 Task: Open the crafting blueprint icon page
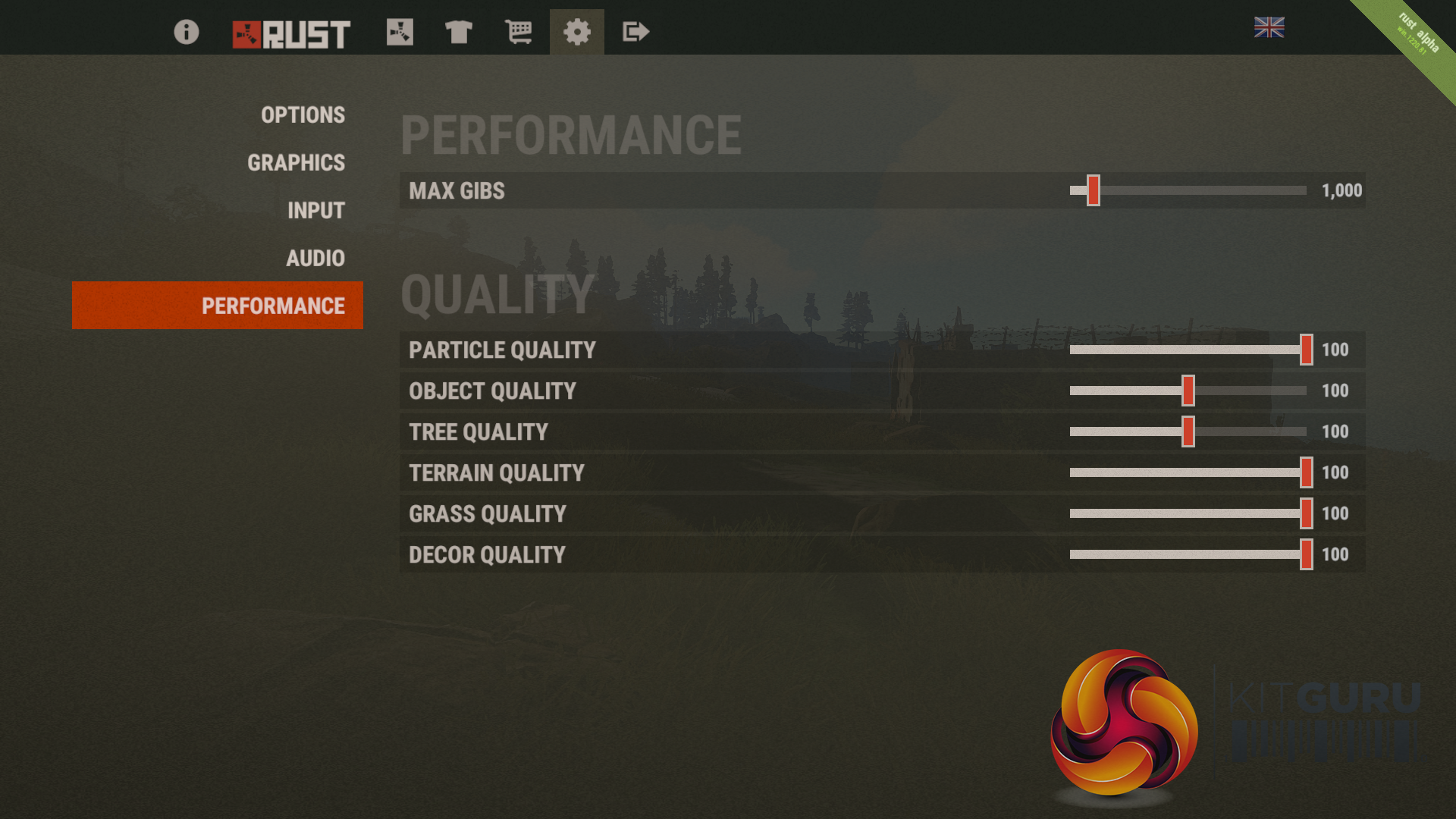(x=400, y=32)
